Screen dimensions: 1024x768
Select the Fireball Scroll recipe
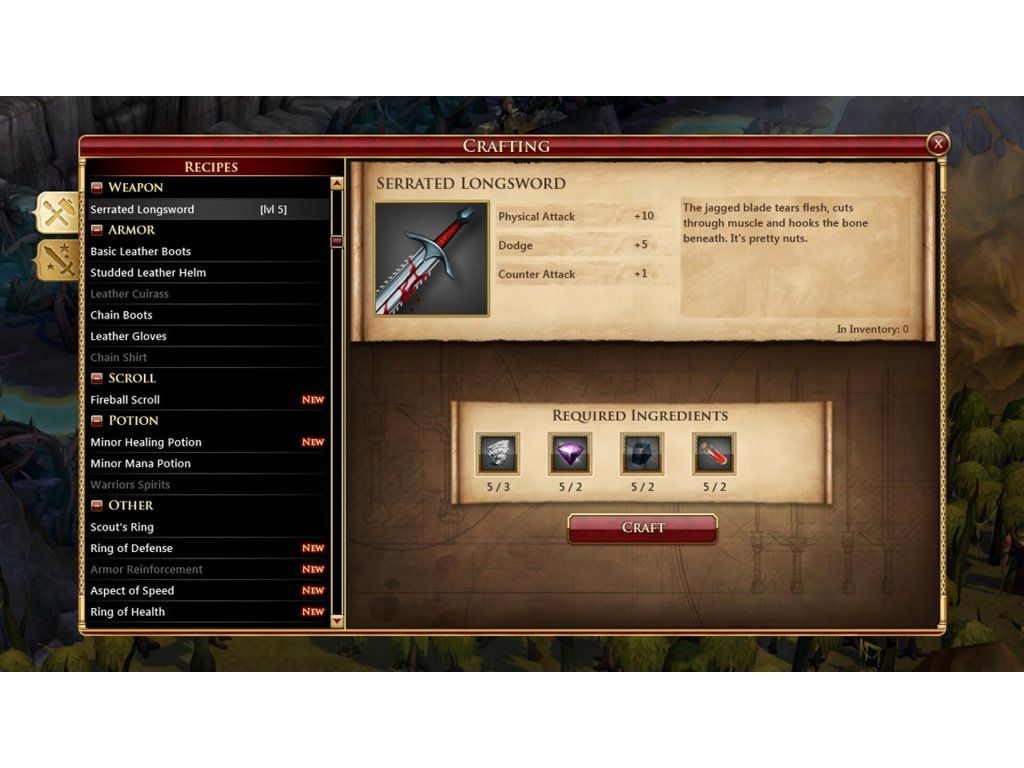click(125, 400)
